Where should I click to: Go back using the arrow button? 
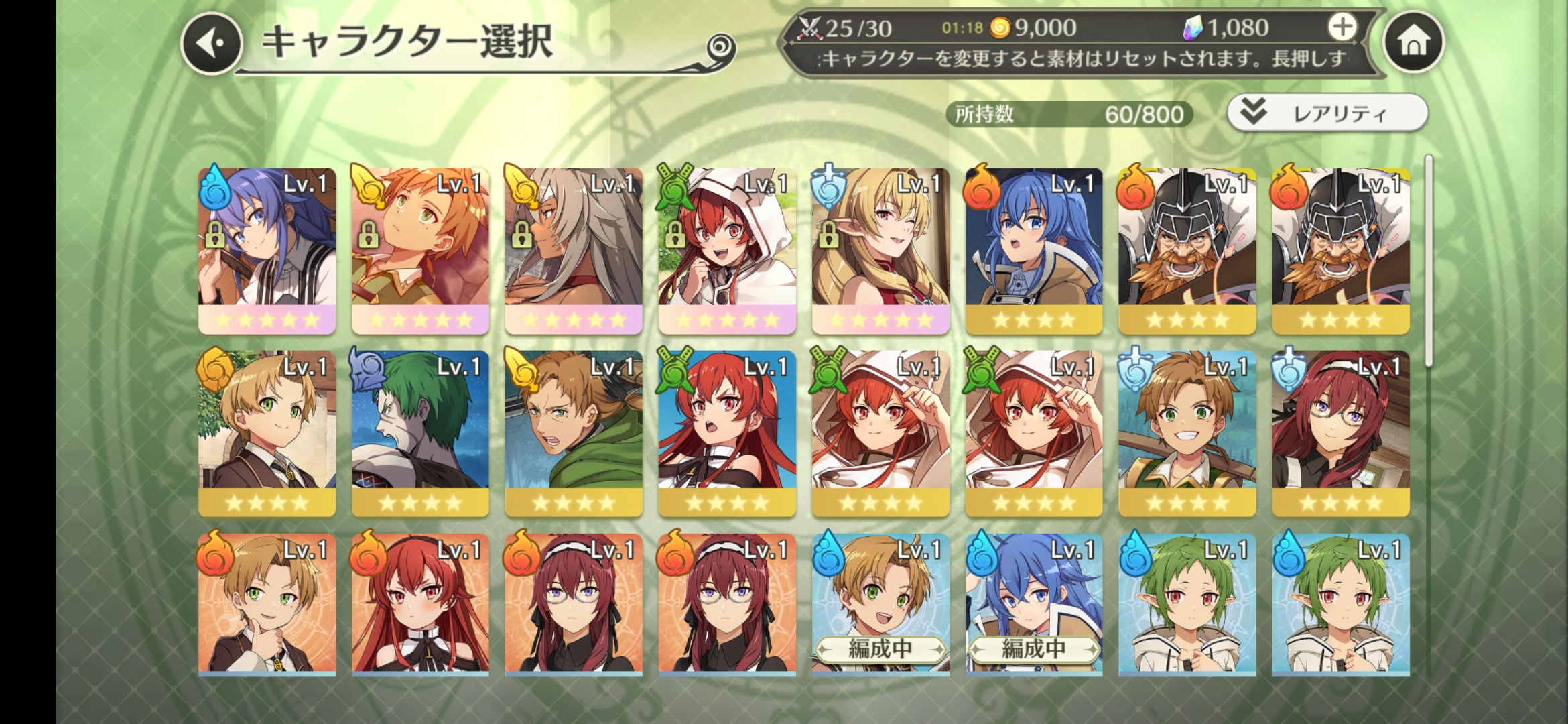[212, 44]
